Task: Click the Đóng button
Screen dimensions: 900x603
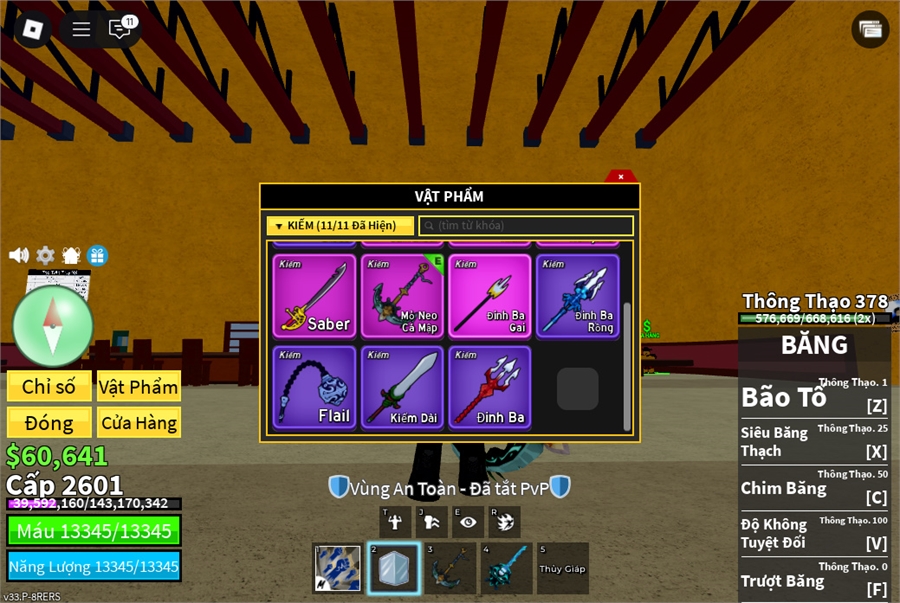Action: point(48,423)
